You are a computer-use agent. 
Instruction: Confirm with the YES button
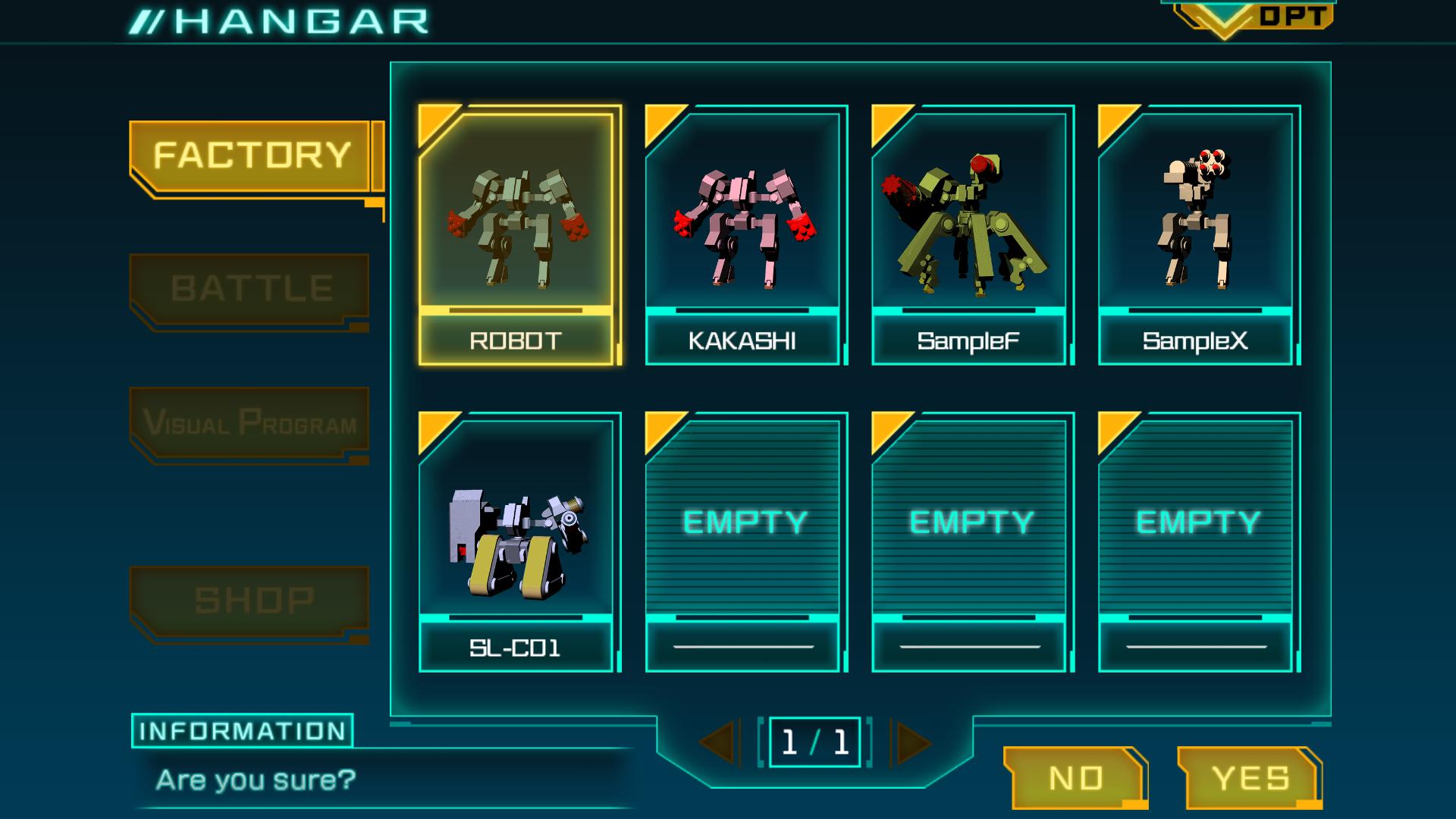pyautogui.click(x=1249, y=778)
